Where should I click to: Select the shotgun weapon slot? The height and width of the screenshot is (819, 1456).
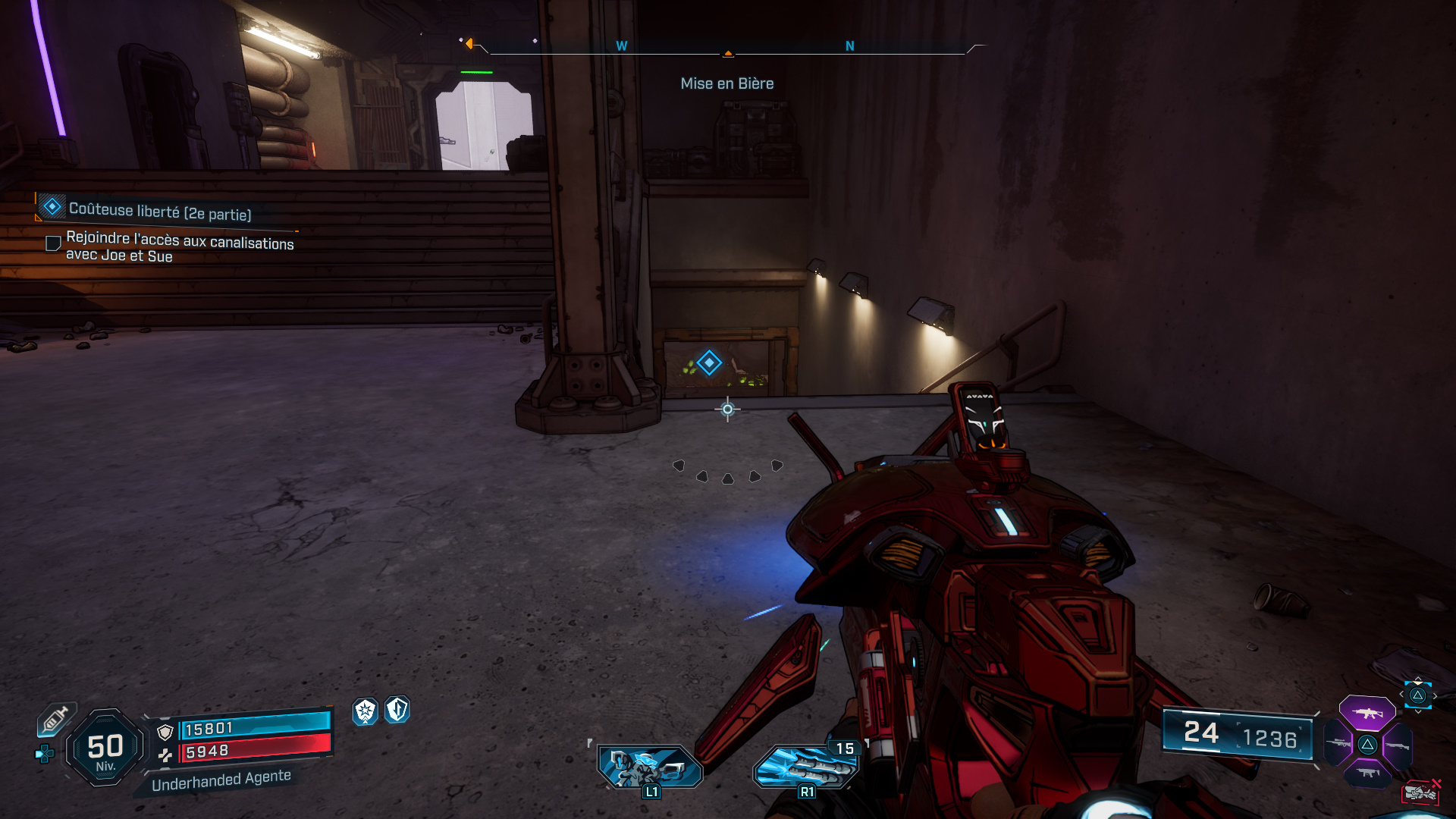pos(1398,746)
